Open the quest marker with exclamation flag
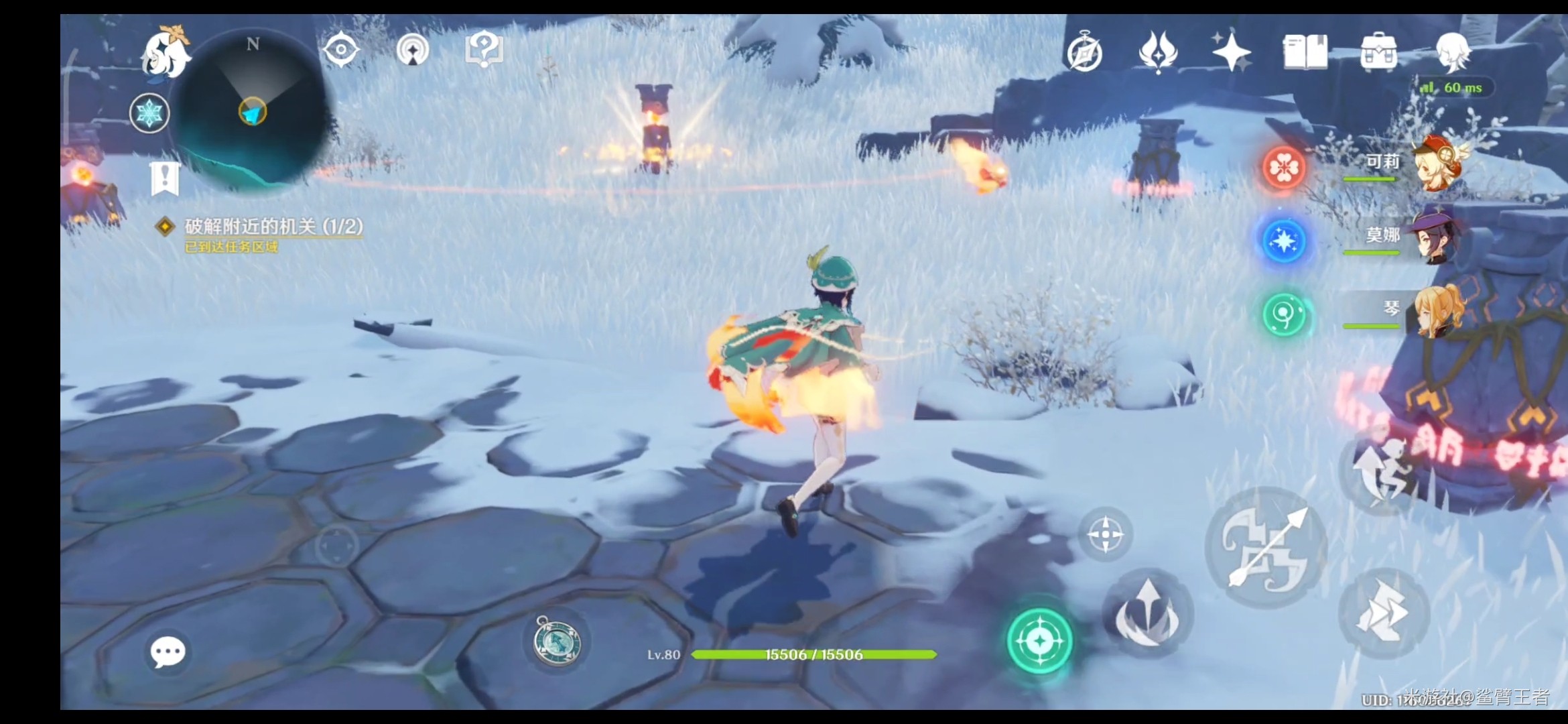The image size is (1568, 724). point(164,178)
